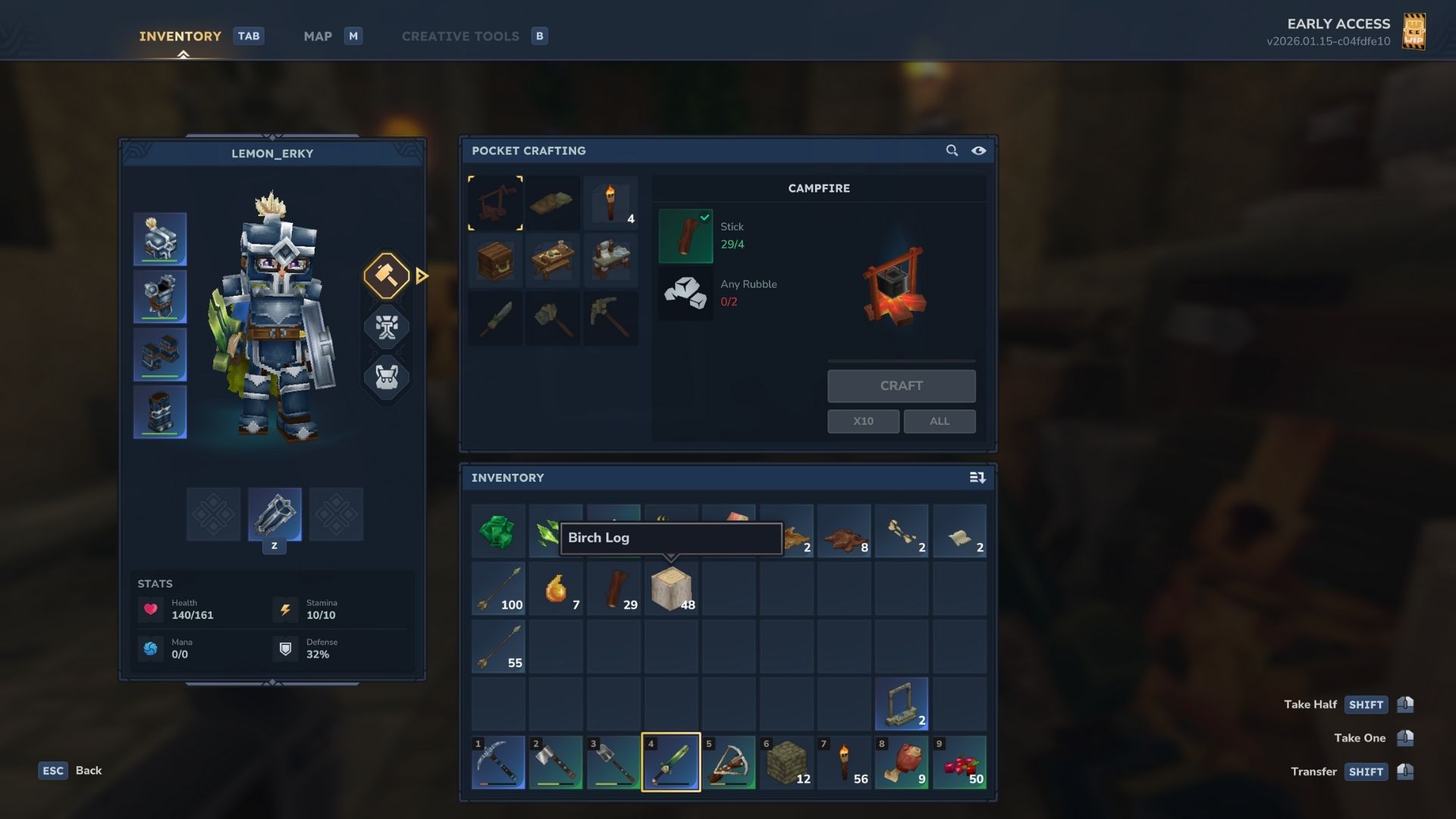This screenshot has width=1456, height=819.
Task: Select the crafting table recipe
Action: click(x=554, y=260)
